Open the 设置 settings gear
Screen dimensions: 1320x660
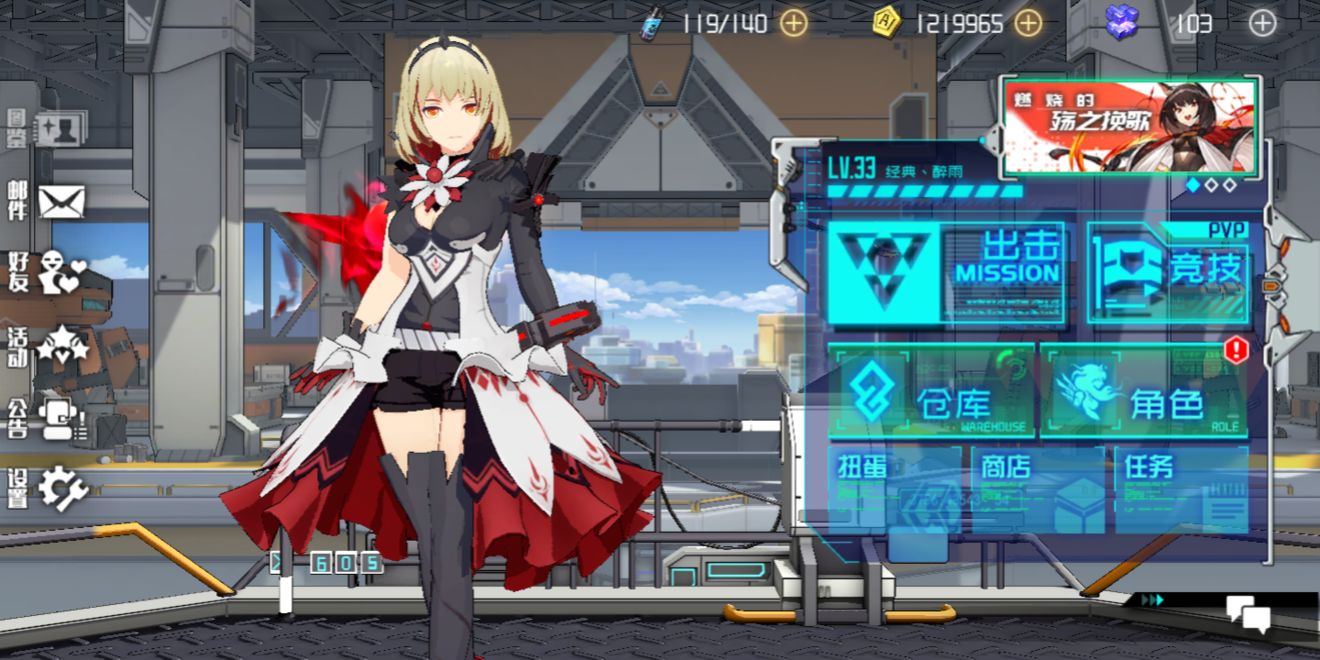point(48,488)
